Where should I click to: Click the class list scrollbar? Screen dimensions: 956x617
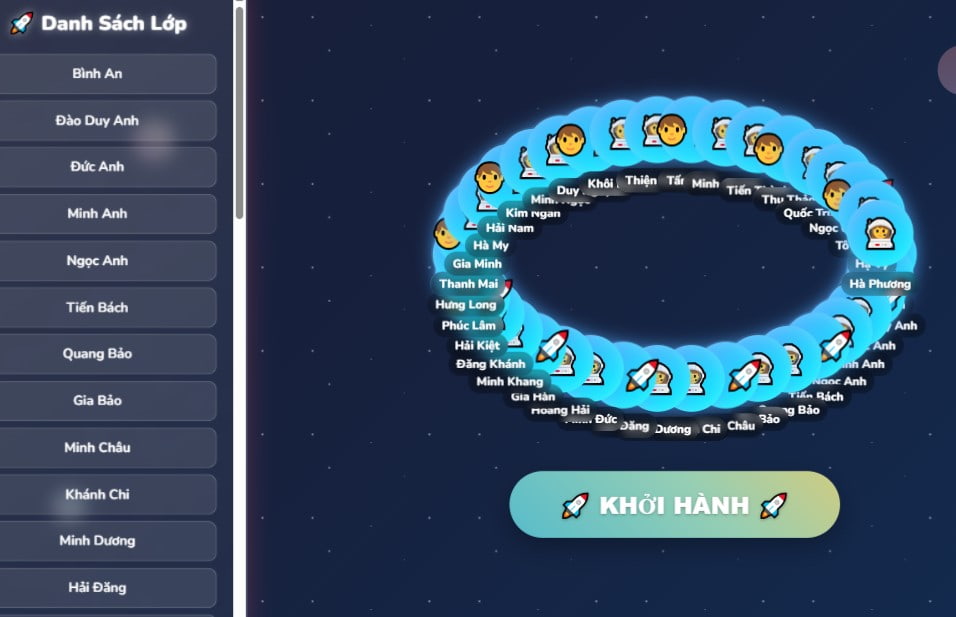click(x=239, y=110)
